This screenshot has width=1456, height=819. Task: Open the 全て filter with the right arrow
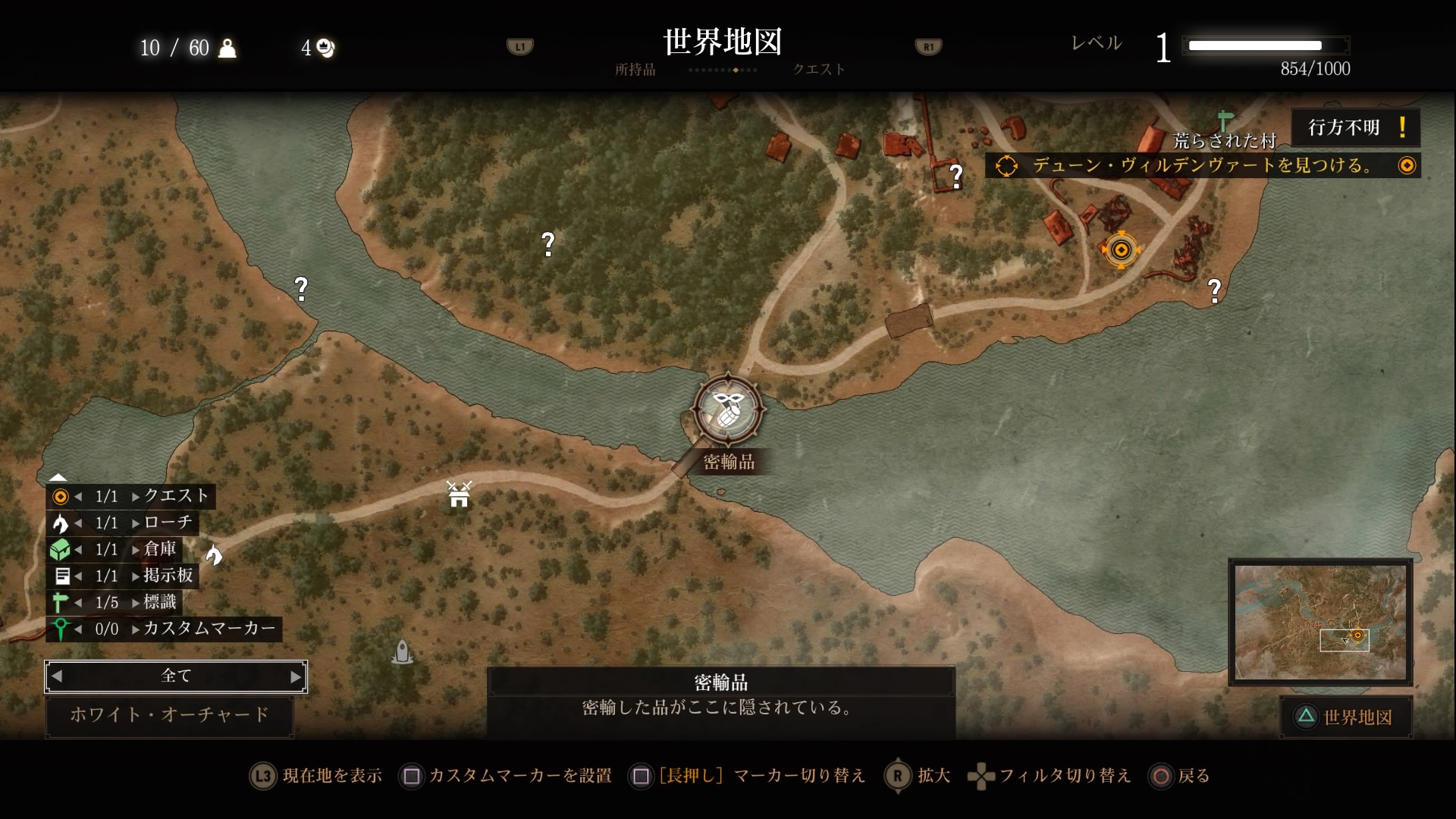click(297, 676)
